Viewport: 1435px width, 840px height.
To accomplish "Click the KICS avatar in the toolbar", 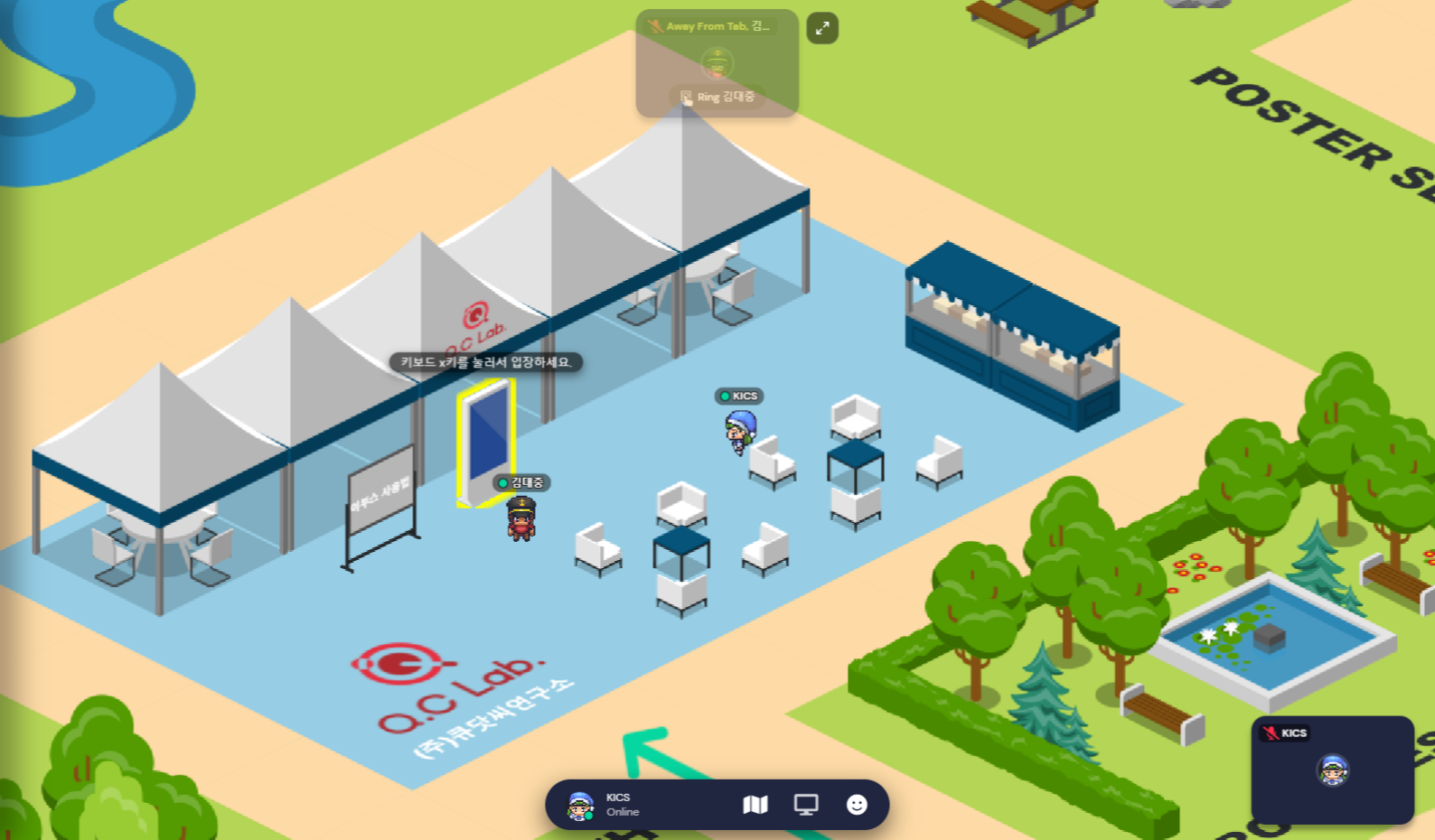I will [x=580, y=805].
